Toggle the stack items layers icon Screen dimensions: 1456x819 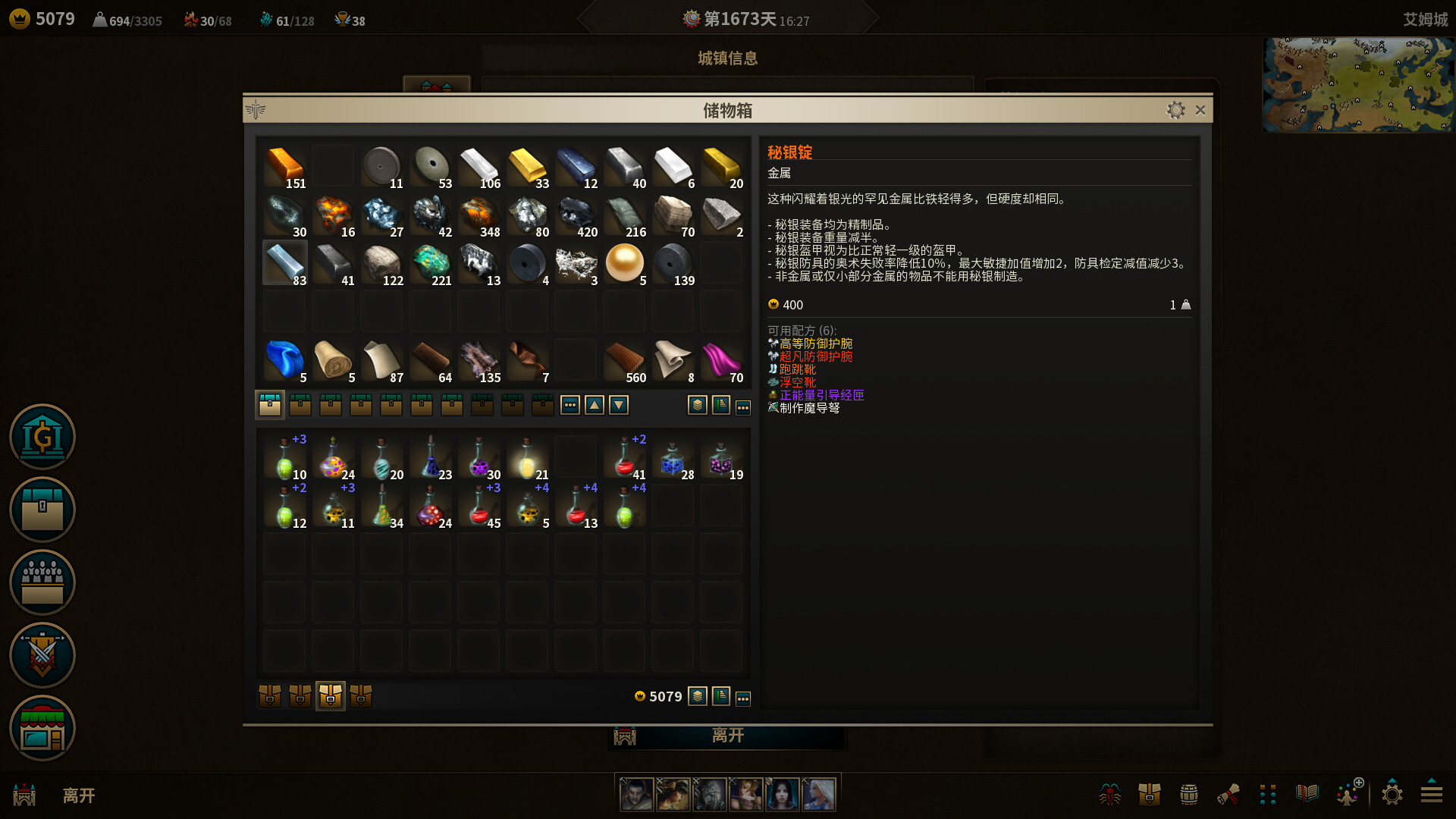click(698, 404)
